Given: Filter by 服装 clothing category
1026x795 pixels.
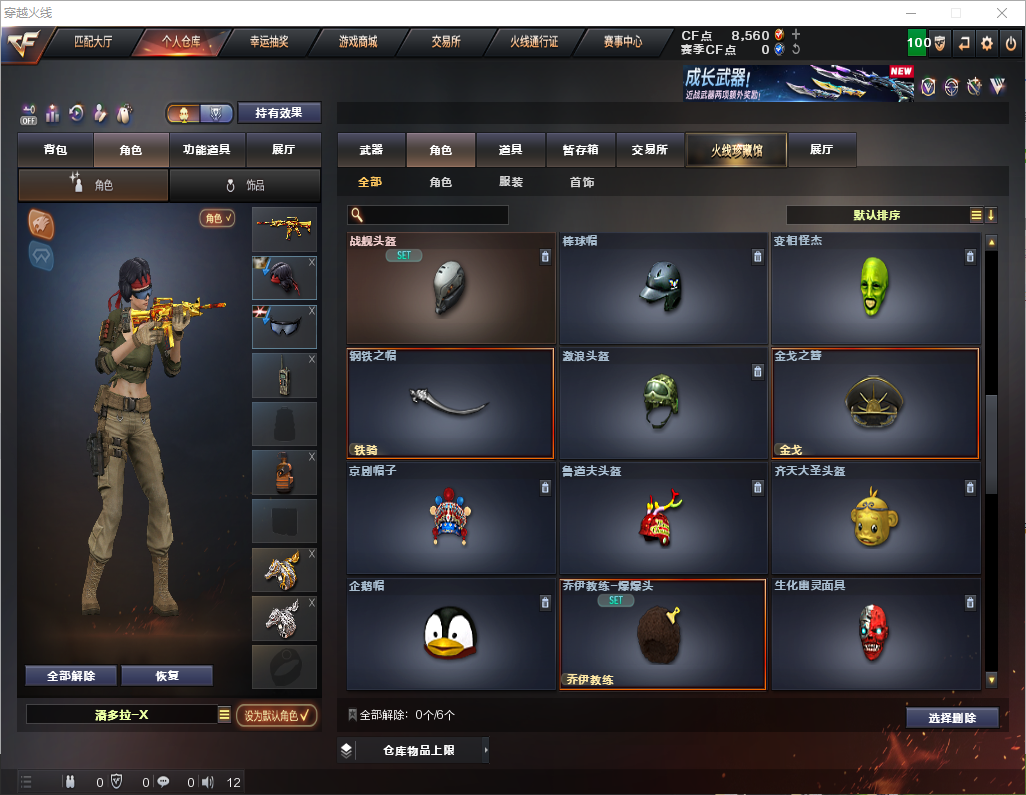Looking at the screenshot, I should click(511, 182).
